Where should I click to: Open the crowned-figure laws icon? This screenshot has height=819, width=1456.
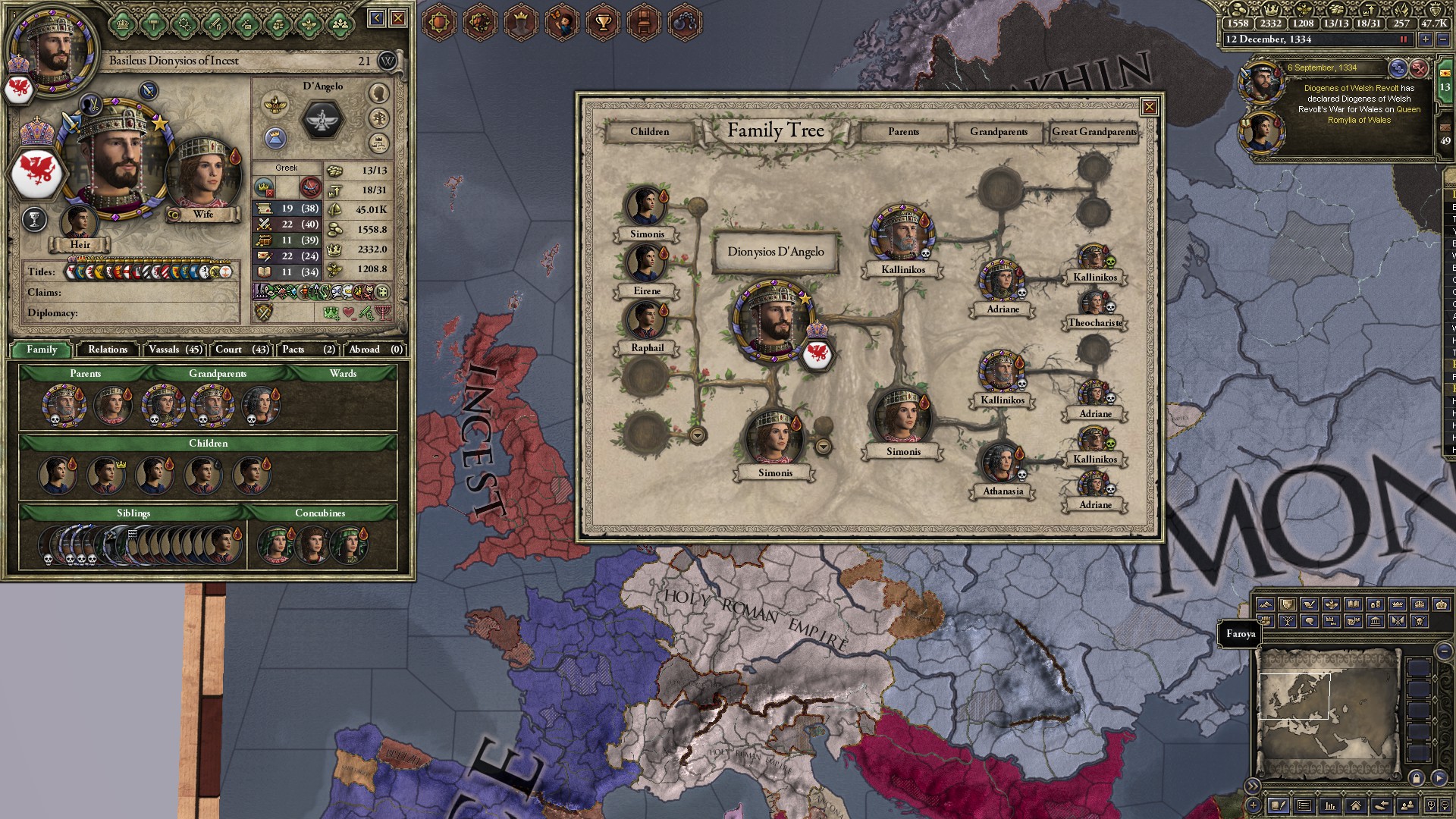(521, 21)
